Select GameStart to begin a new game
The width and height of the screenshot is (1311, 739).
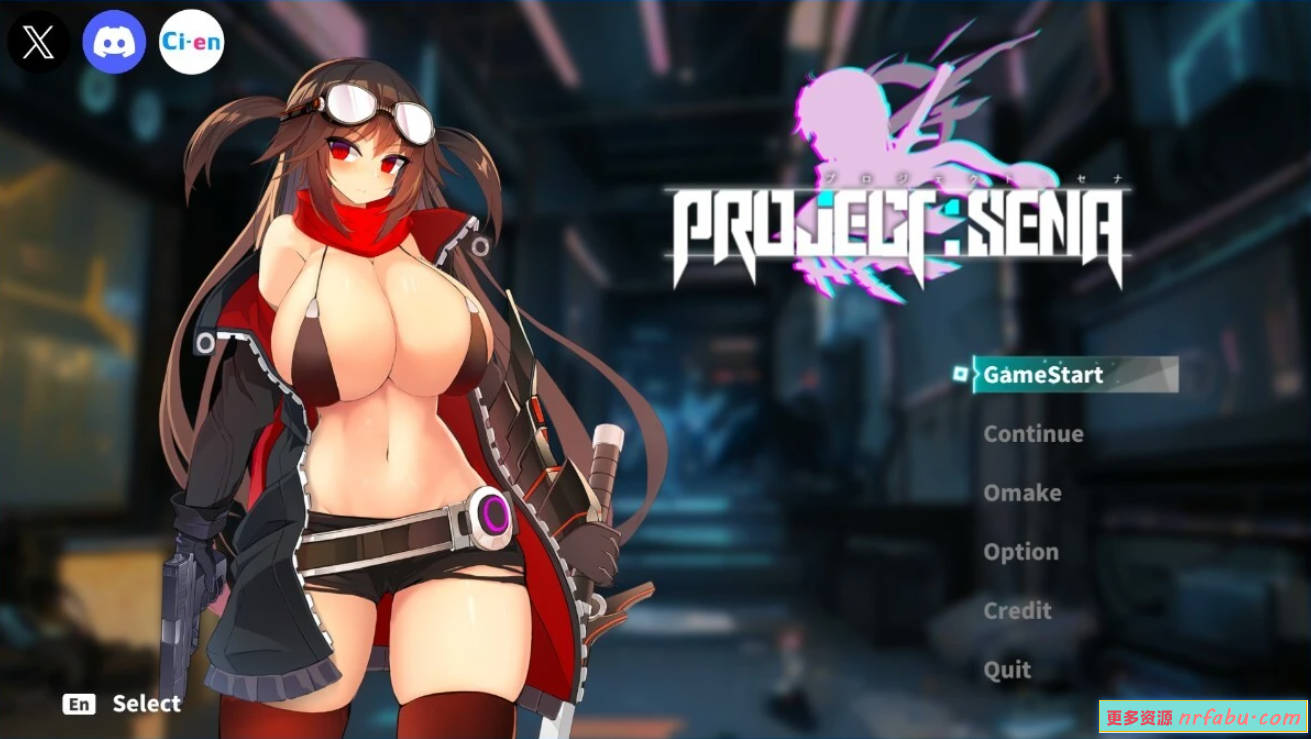(1041, 375)
